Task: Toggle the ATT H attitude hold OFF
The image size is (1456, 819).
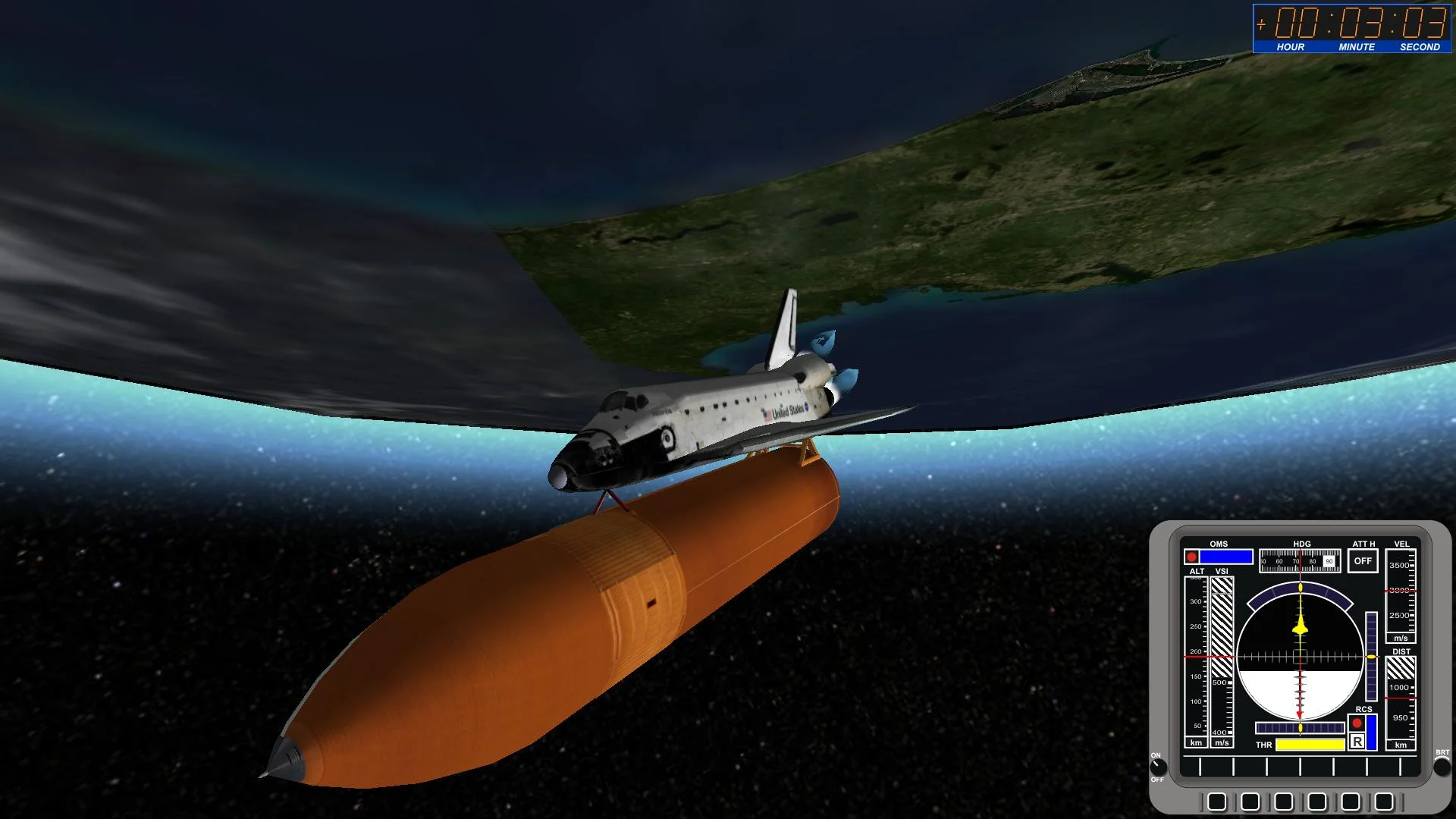Action: 1363,561
